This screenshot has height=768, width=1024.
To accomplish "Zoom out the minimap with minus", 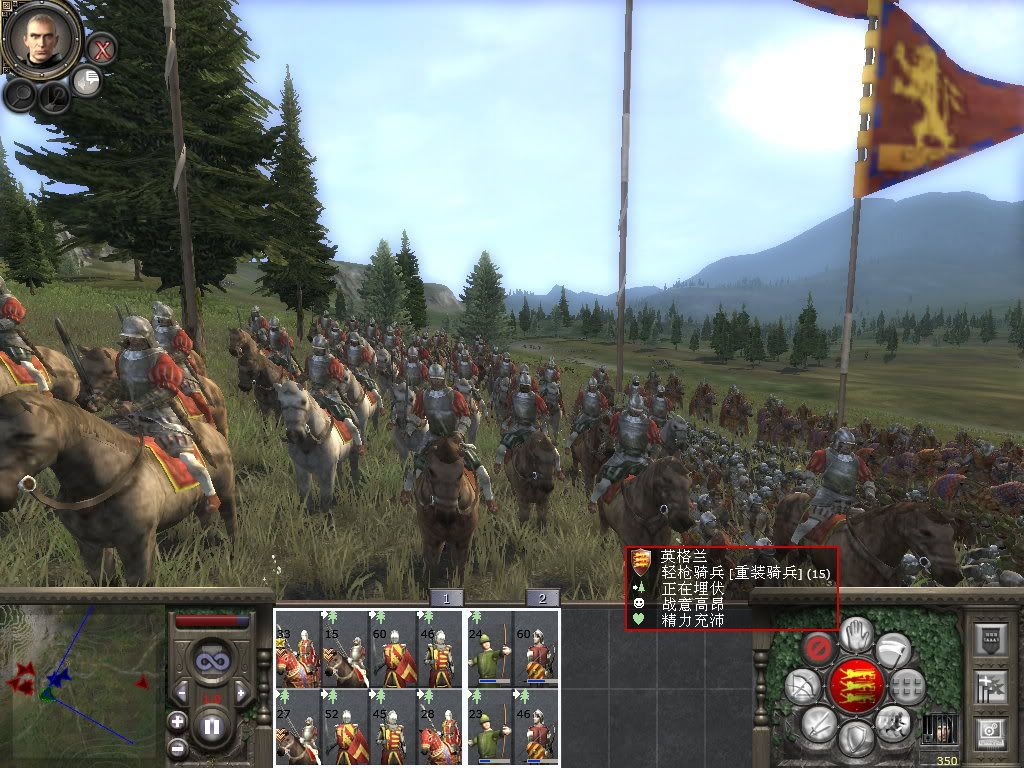I will point(177,746).
